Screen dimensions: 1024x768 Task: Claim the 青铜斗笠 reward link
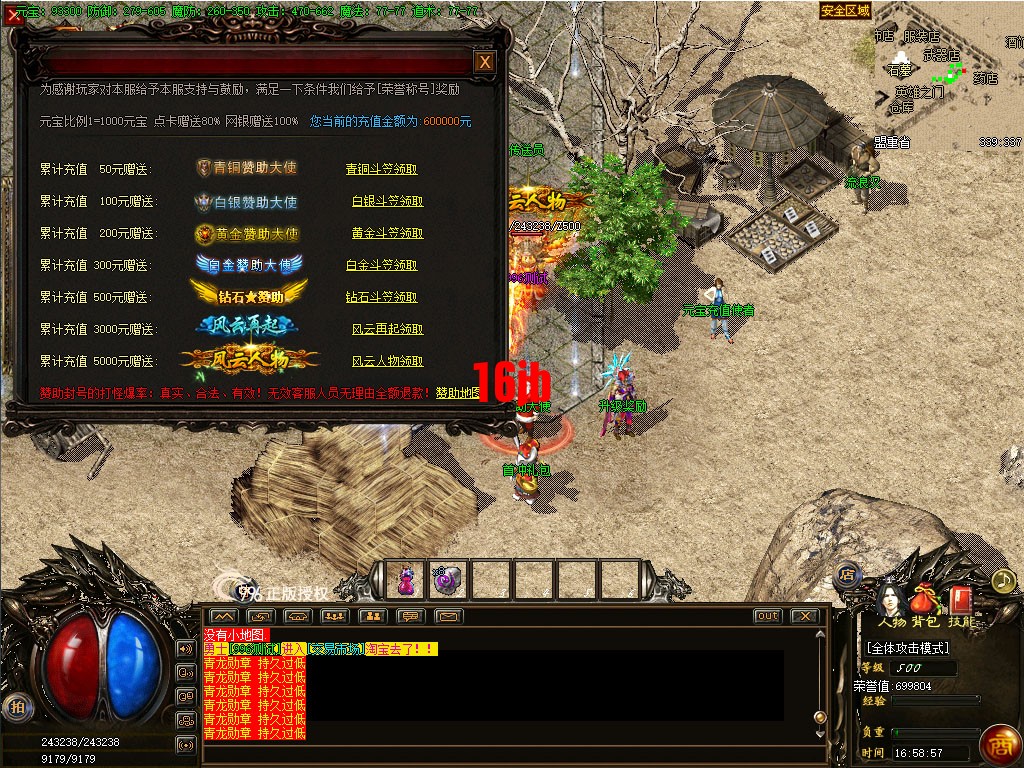click(x=381, y=170)
